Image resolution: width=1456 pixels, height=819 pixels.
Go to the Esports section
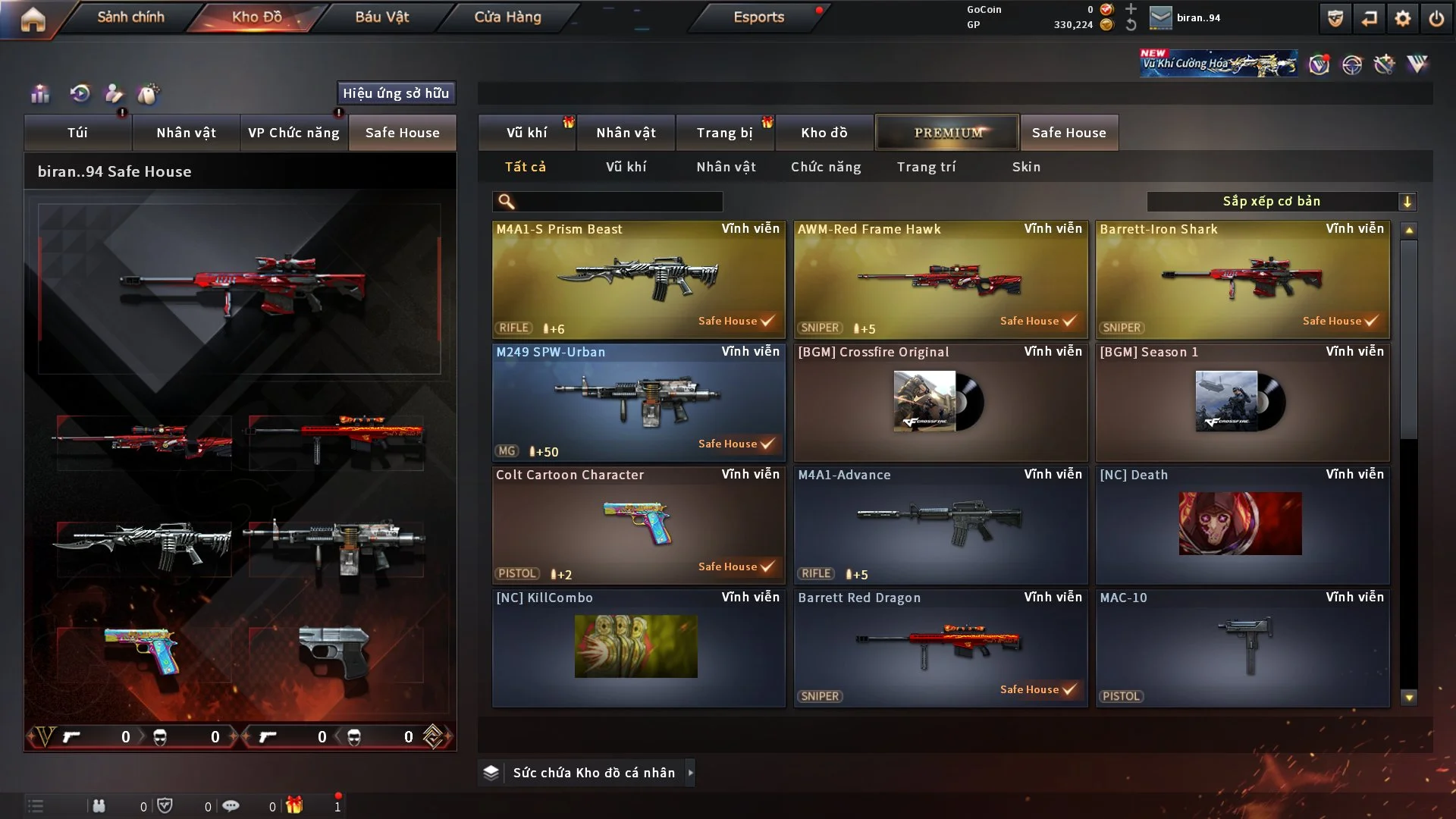click(x=758, y=17)
